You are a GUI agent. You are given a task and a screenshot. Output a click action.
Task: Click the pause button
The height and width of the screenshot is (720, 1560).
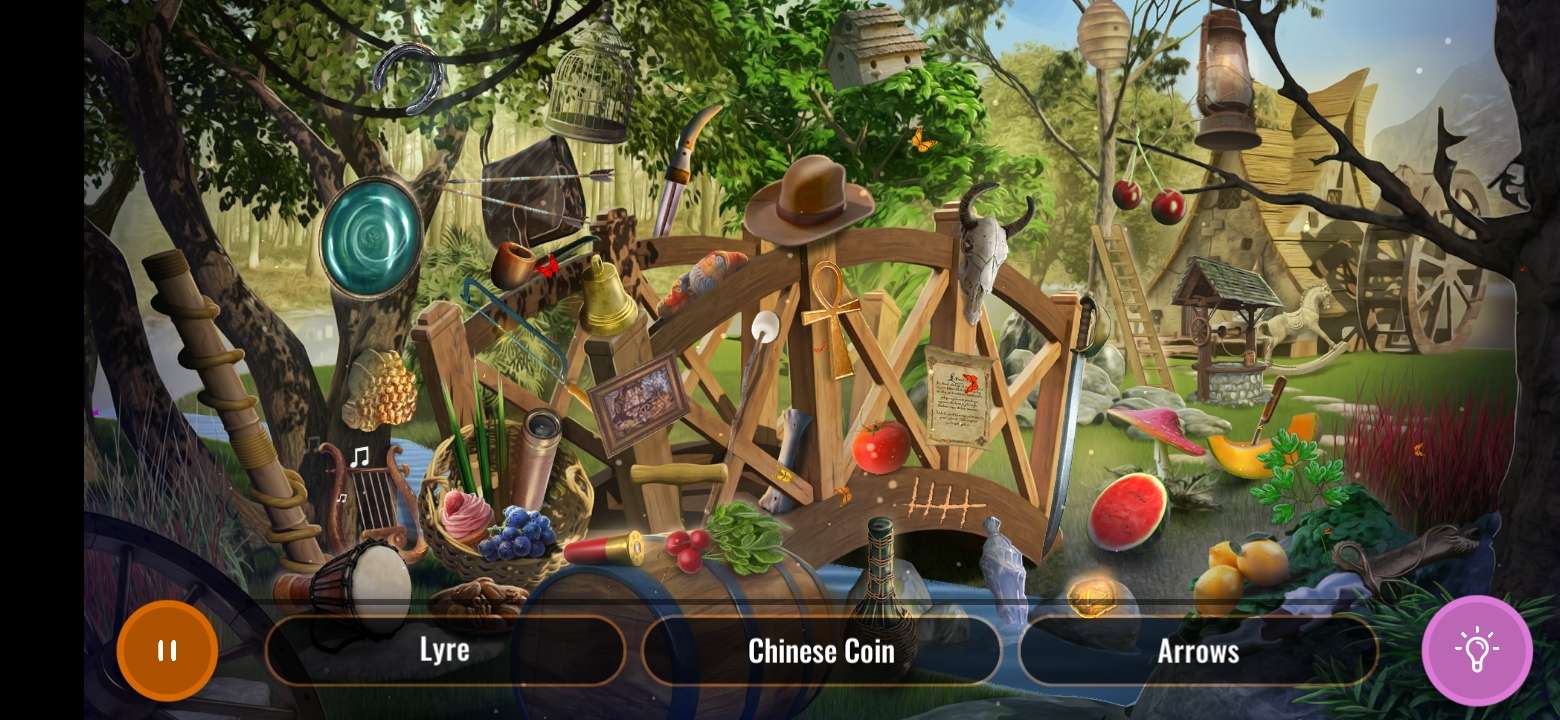click(x=167, y=650)
